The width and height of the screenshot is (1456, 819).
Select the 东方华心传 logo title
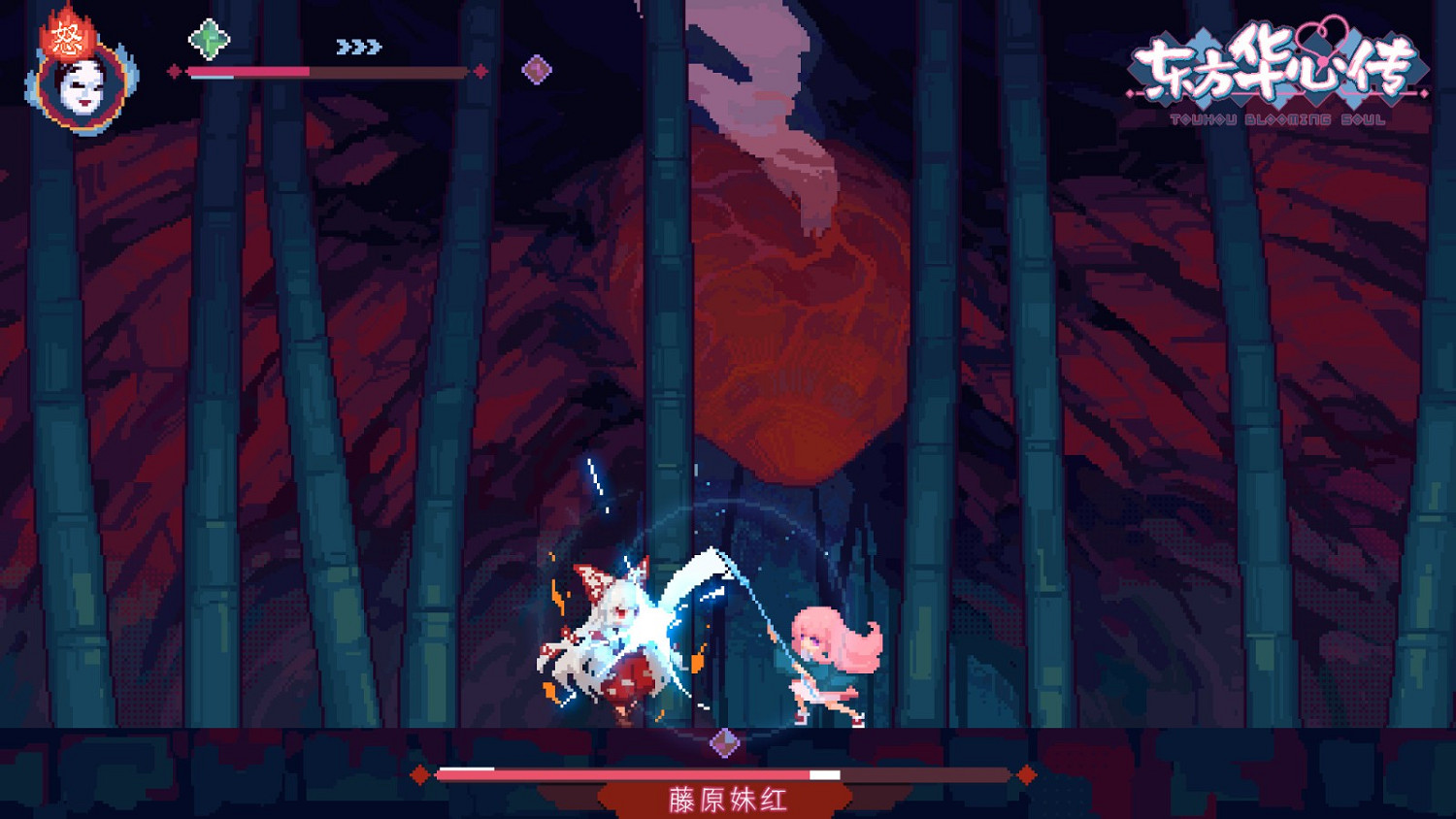(x=1276, y=63)
